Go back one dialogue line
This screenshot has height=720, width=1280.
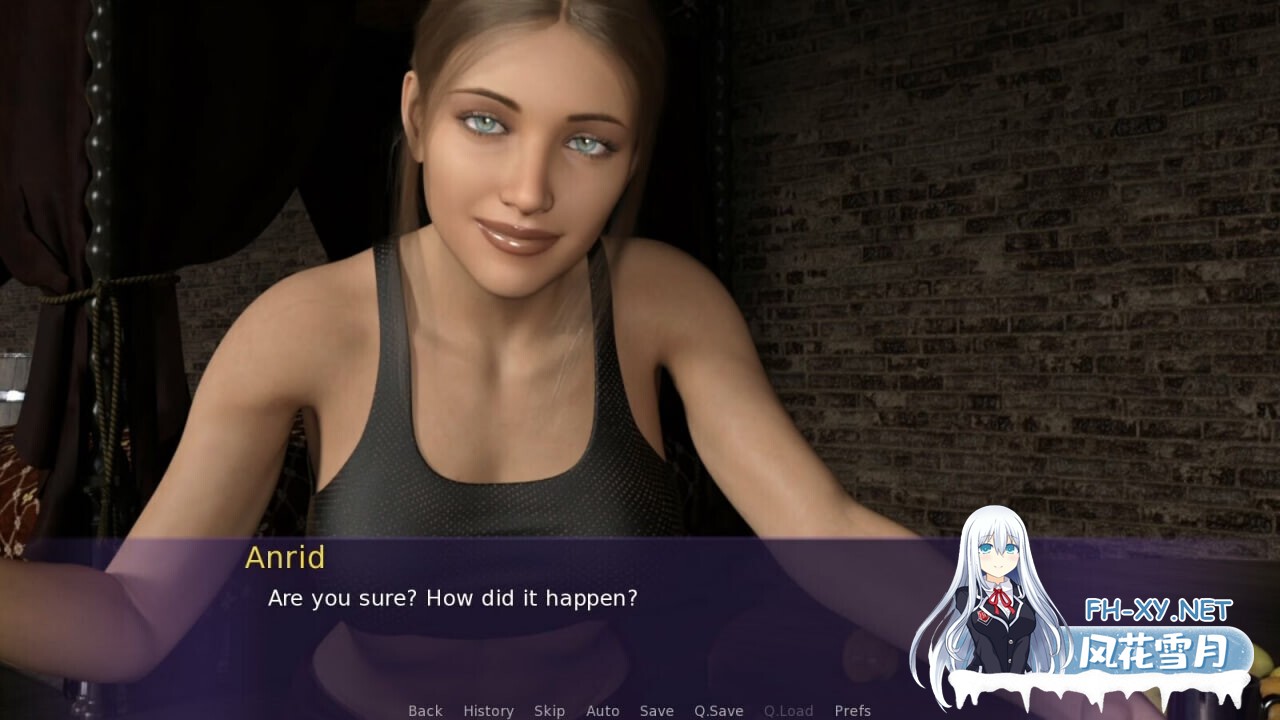pos(425,711)
